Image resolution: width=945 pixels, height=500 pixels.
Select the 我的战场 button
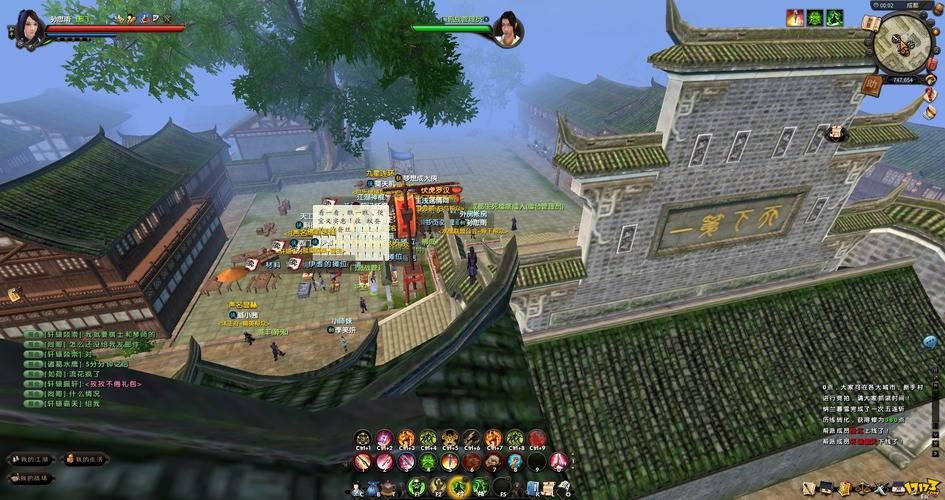pos(33,479)
